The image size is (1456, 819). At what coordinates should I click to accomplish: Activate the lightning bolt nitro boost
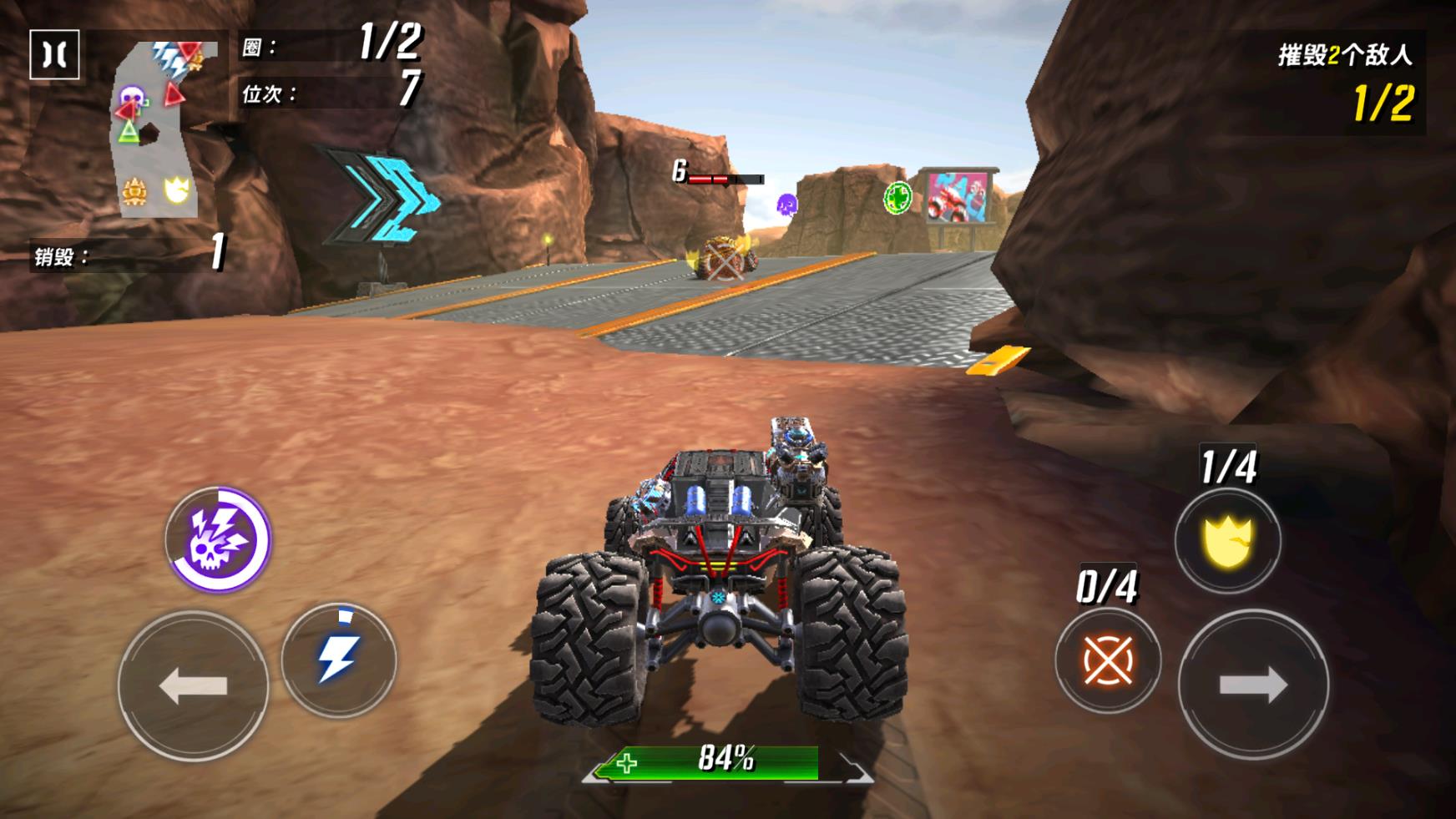click(x=338, y=660)
